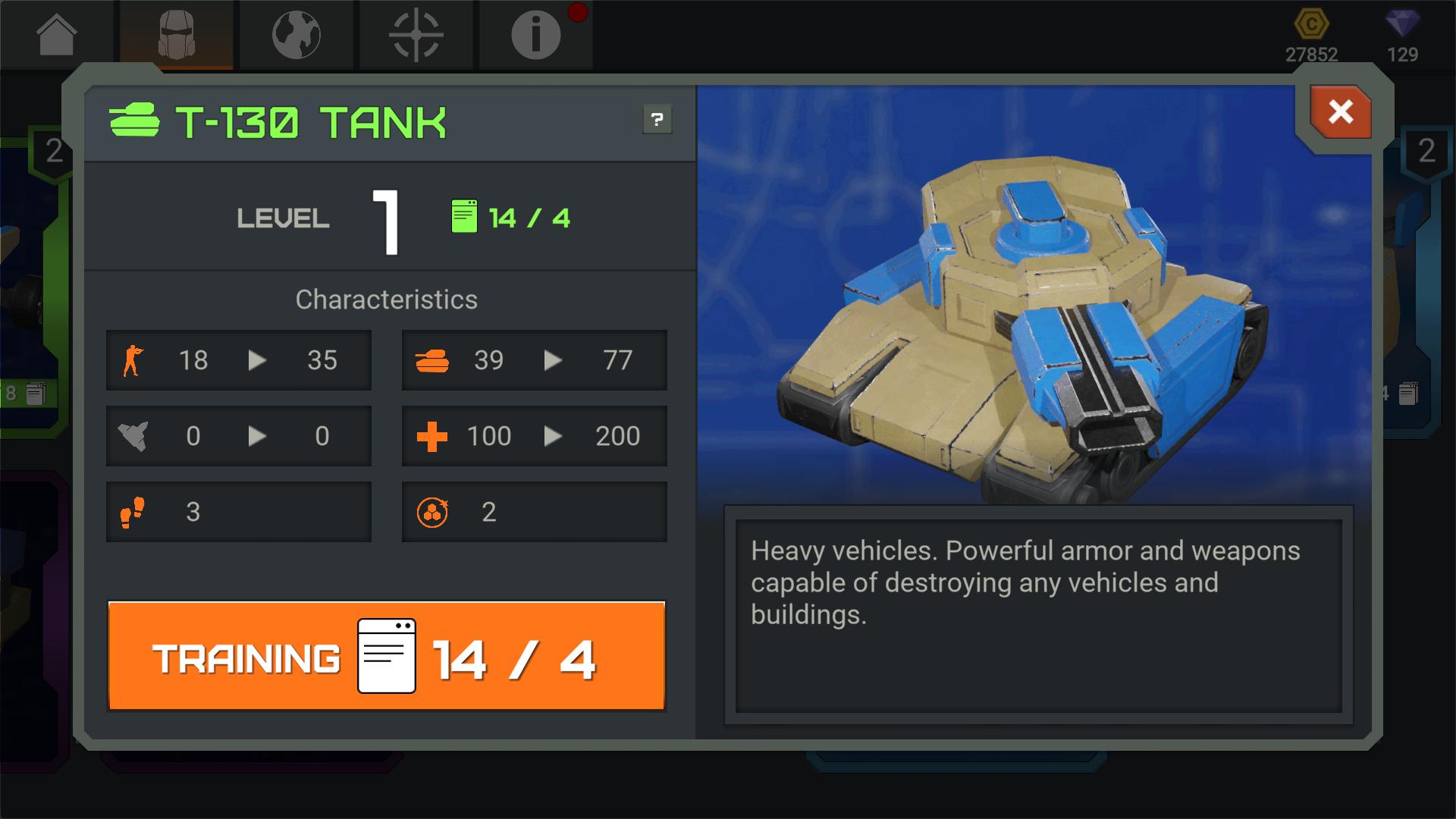
Task: Open the info tab with notification
Action: [535, 35]
